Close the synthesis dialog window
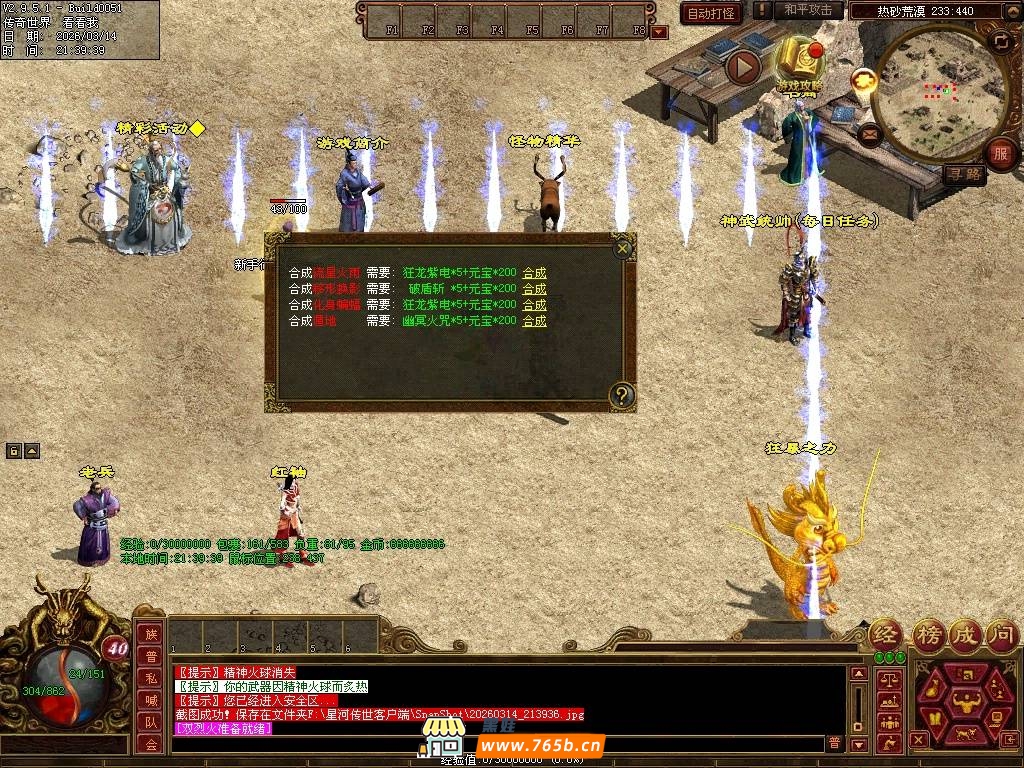Viewport: 1024px width, 768px height. tap(623, 247)
